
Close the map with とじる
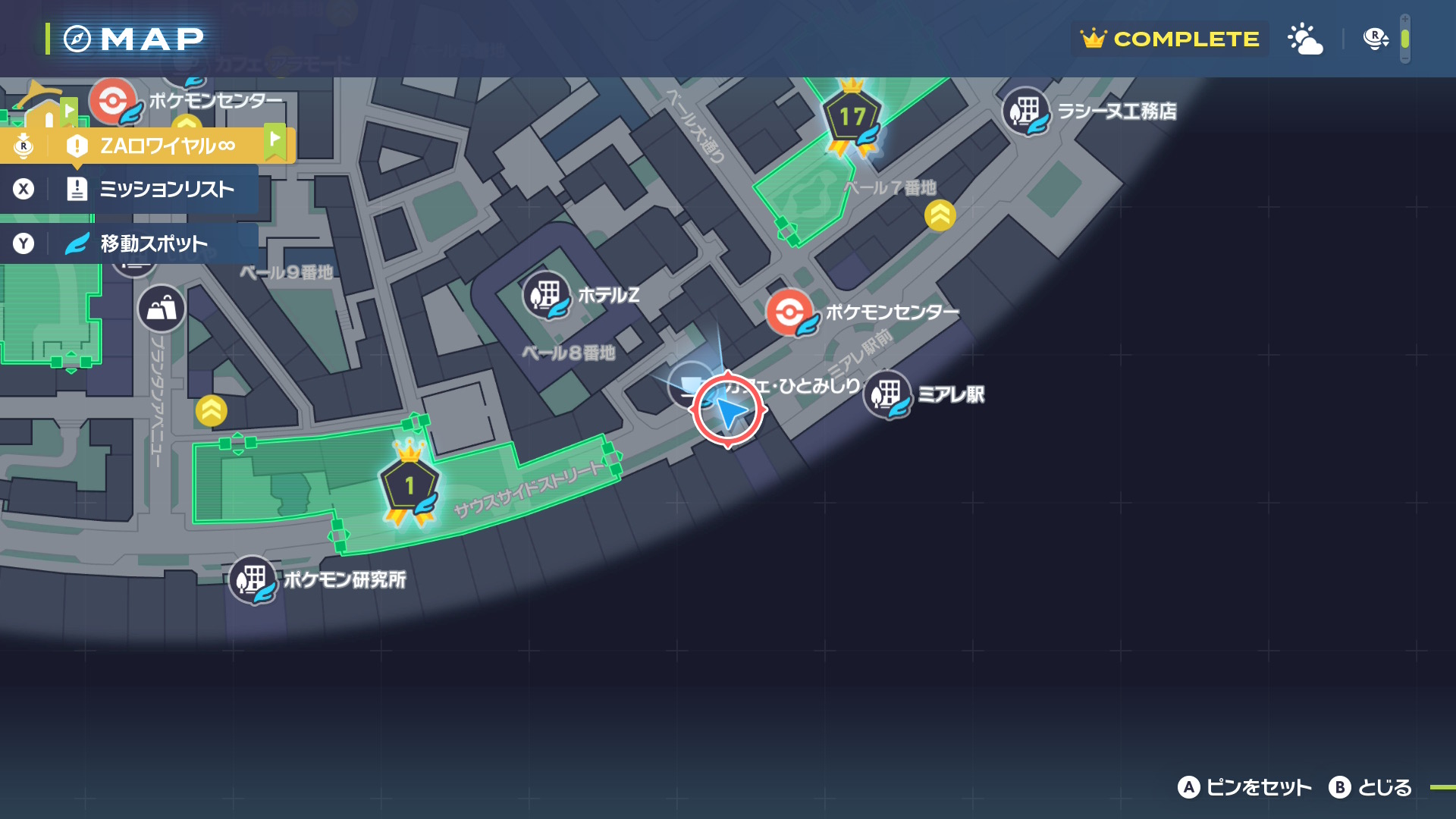(x=1370, y=788)
